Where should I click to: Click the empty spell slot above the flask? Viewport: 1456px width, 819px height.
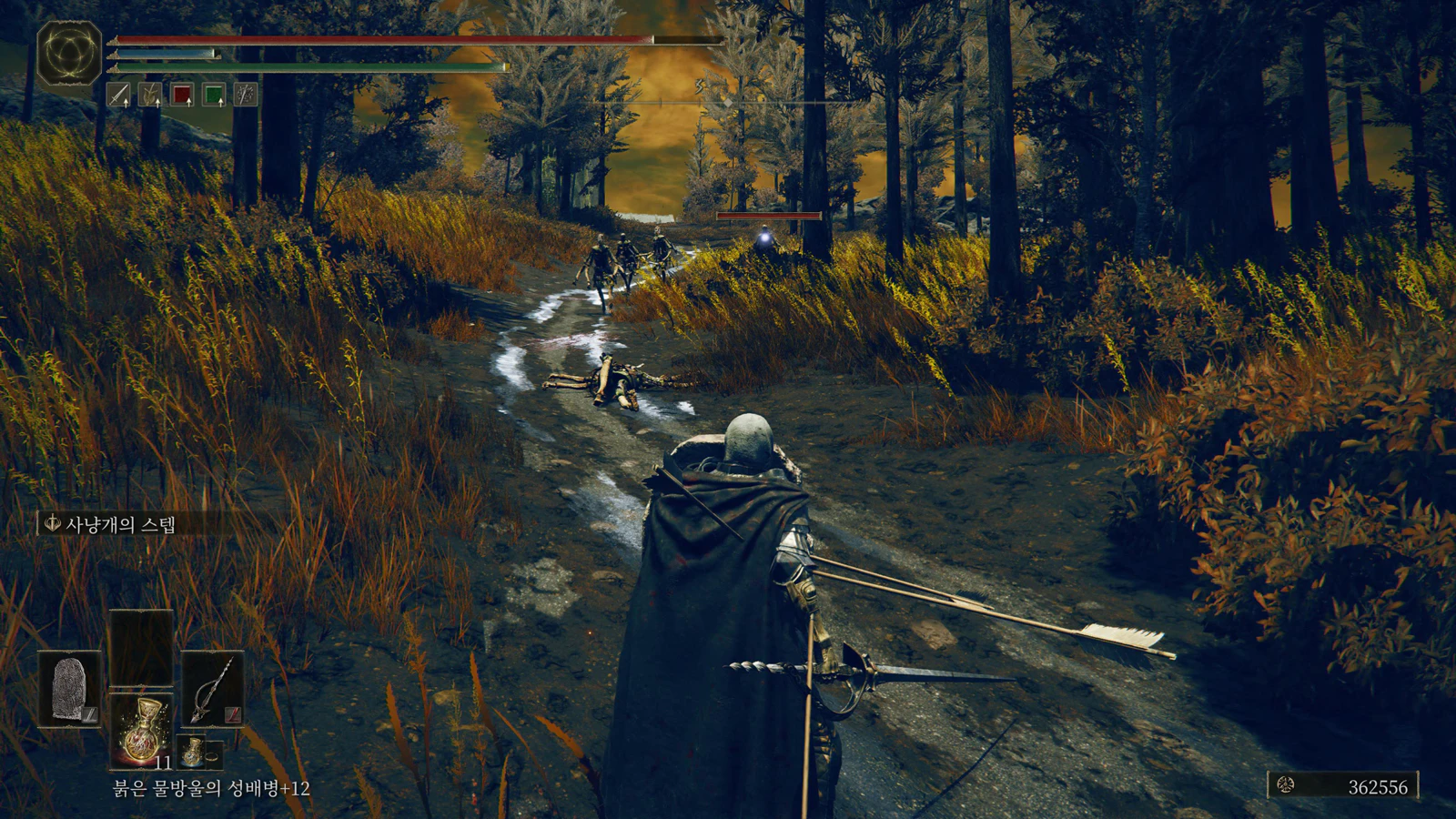(x=141, y=647)
